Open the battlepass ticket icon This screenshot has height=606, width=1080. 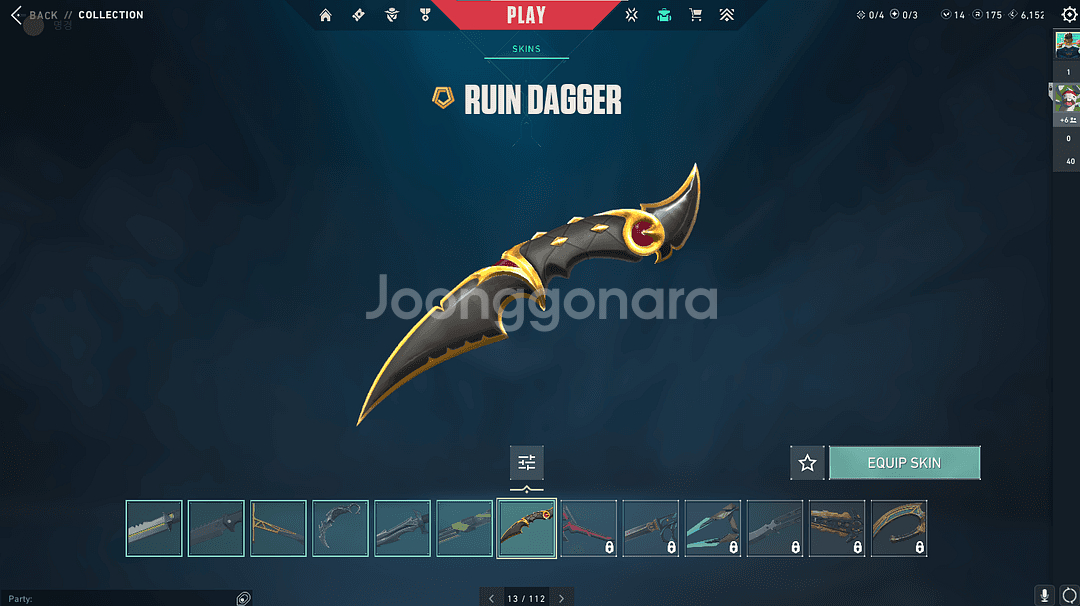(358, 15)
